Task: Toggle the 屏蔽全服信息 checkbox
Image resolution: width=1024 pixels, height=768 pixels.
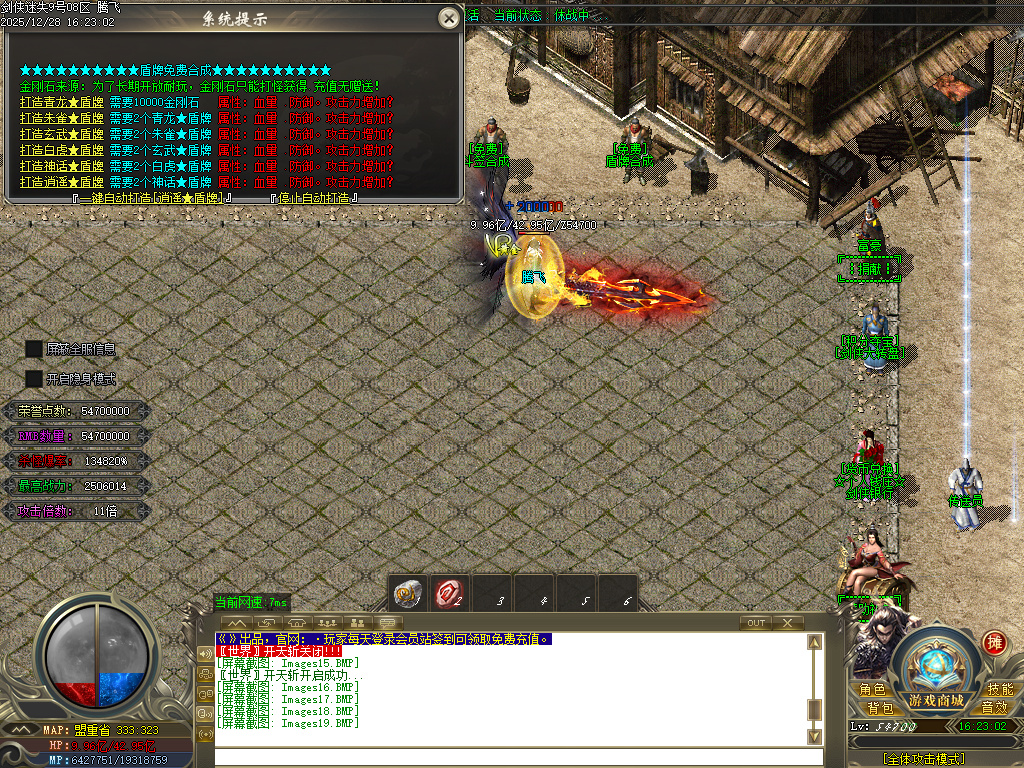Action: (34, 349)
